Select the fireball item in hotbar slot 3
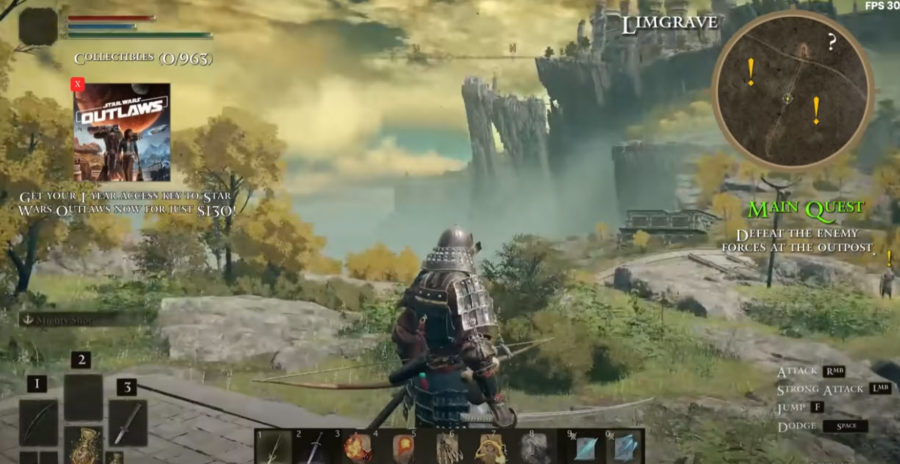Image resolution: width=900 pixels, height=464 pixels. point(357,447)
